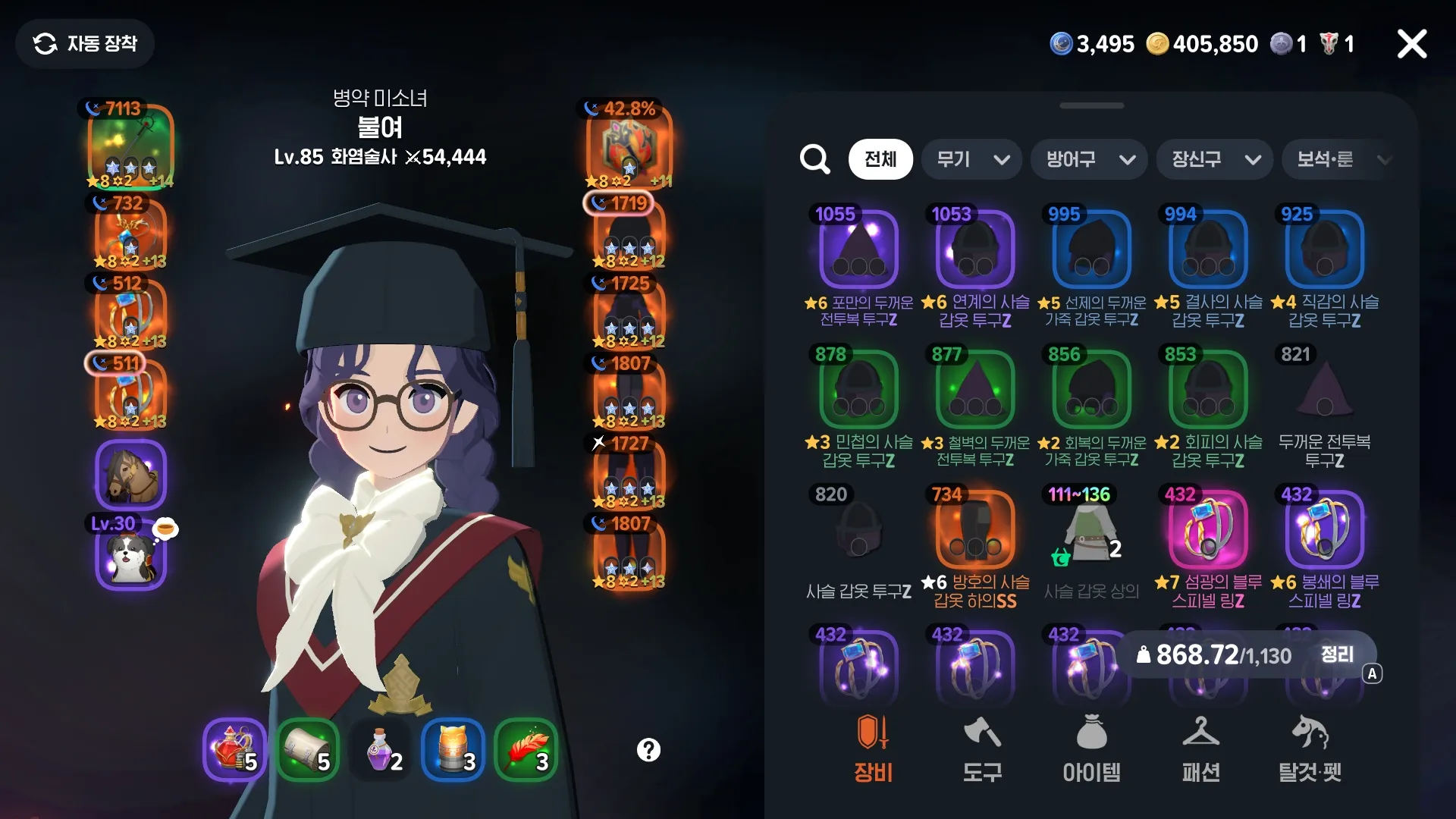The width and height of the screenshot is (1456, 819).
Task: Select the 전체 filter tab
Action: point(880,159)
